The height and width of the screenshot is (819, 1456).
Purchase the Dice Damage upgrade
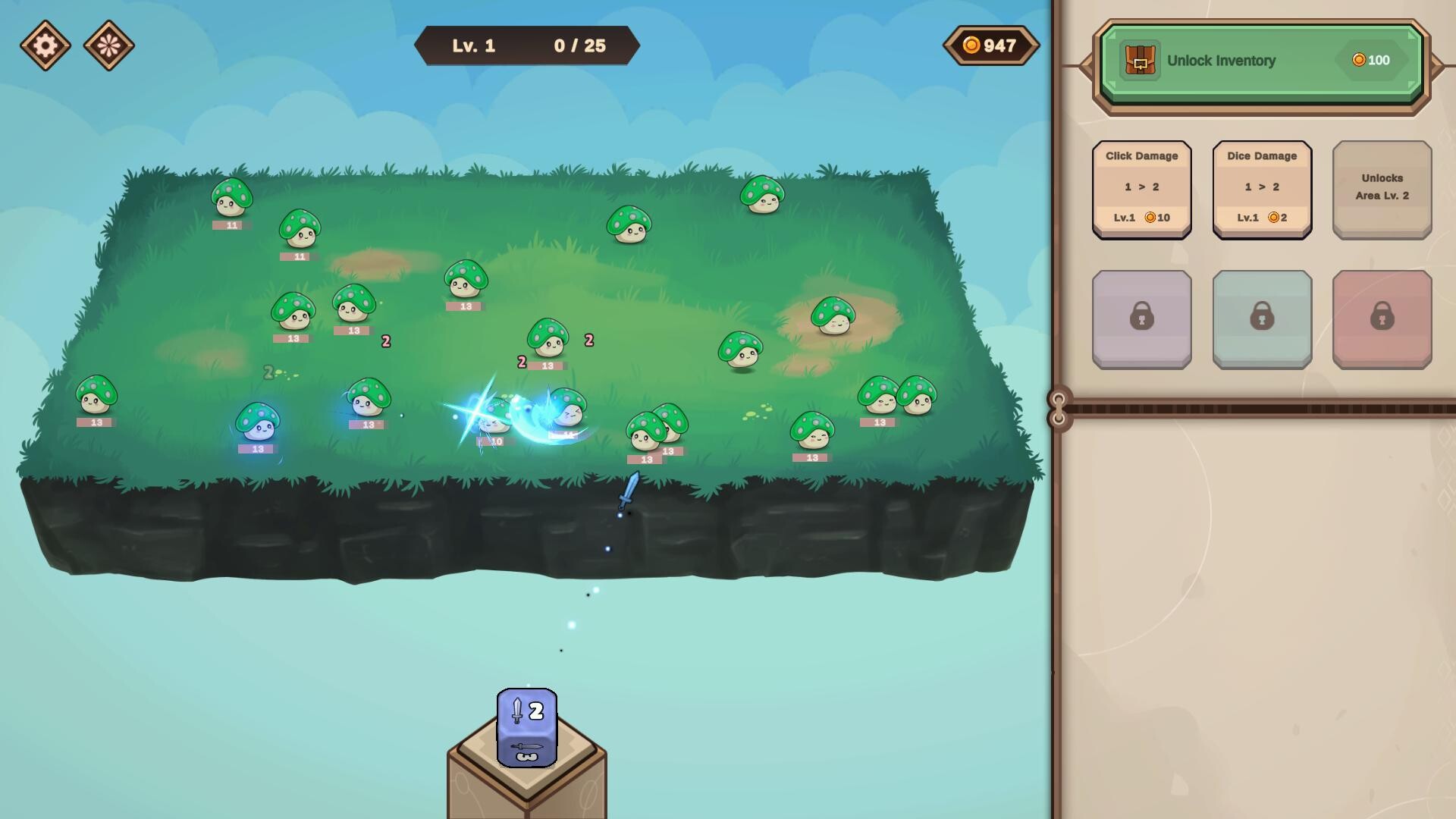1261,189
